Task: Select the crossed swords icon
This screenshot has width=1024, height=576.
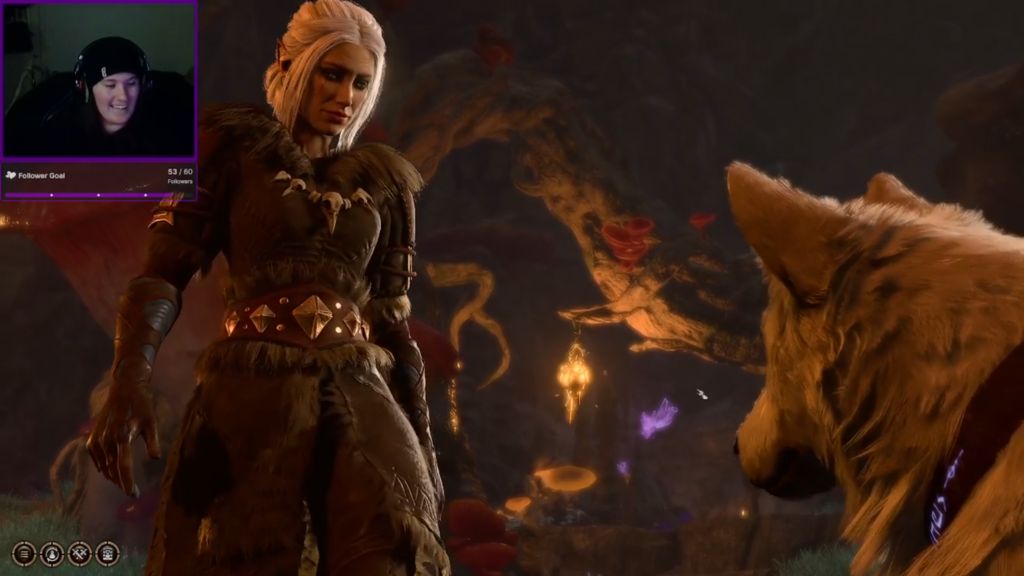Action: pos(79,553)
